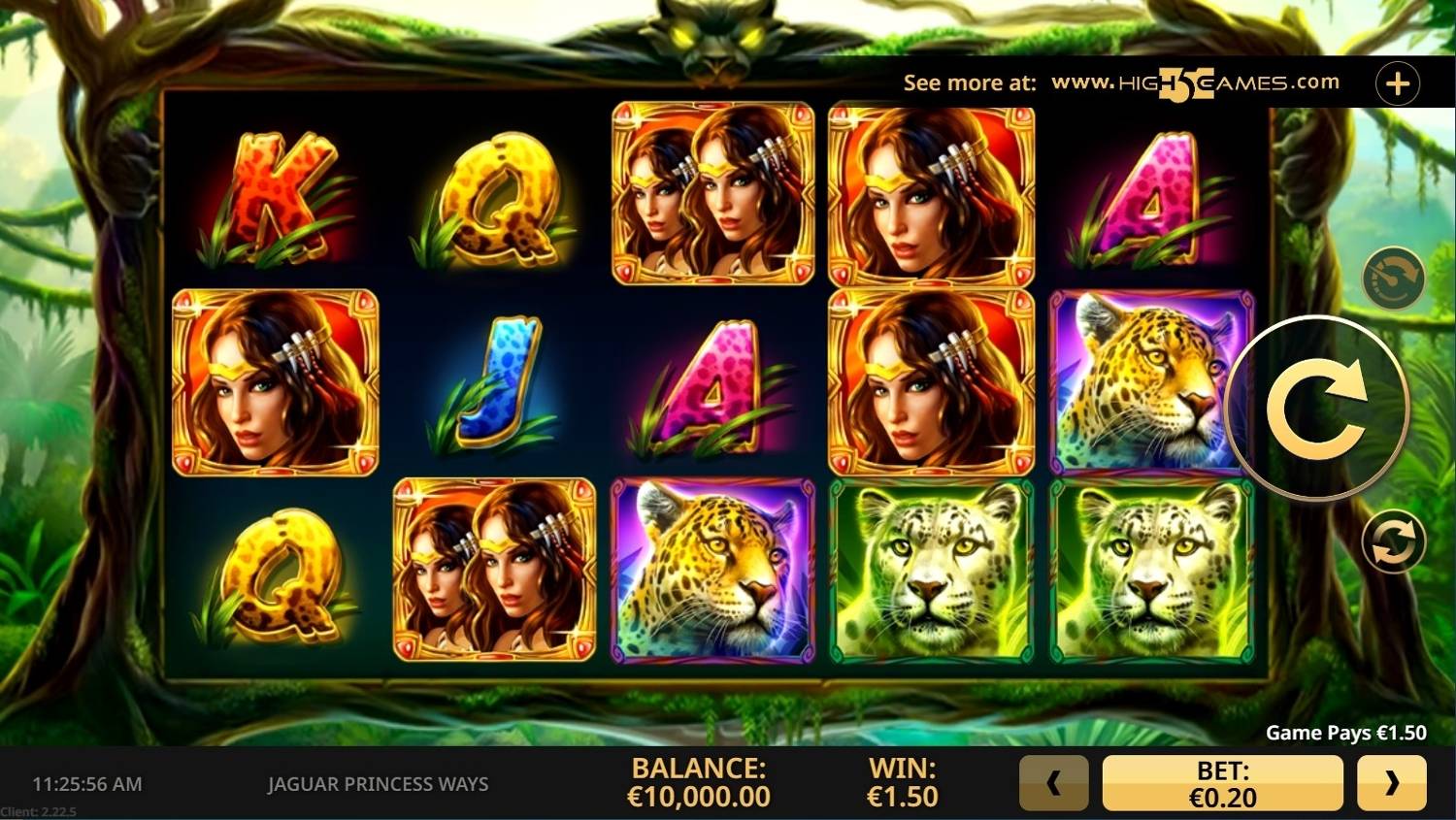Open the plus menu button
1456x820 pixels.
coord(1398,83)
